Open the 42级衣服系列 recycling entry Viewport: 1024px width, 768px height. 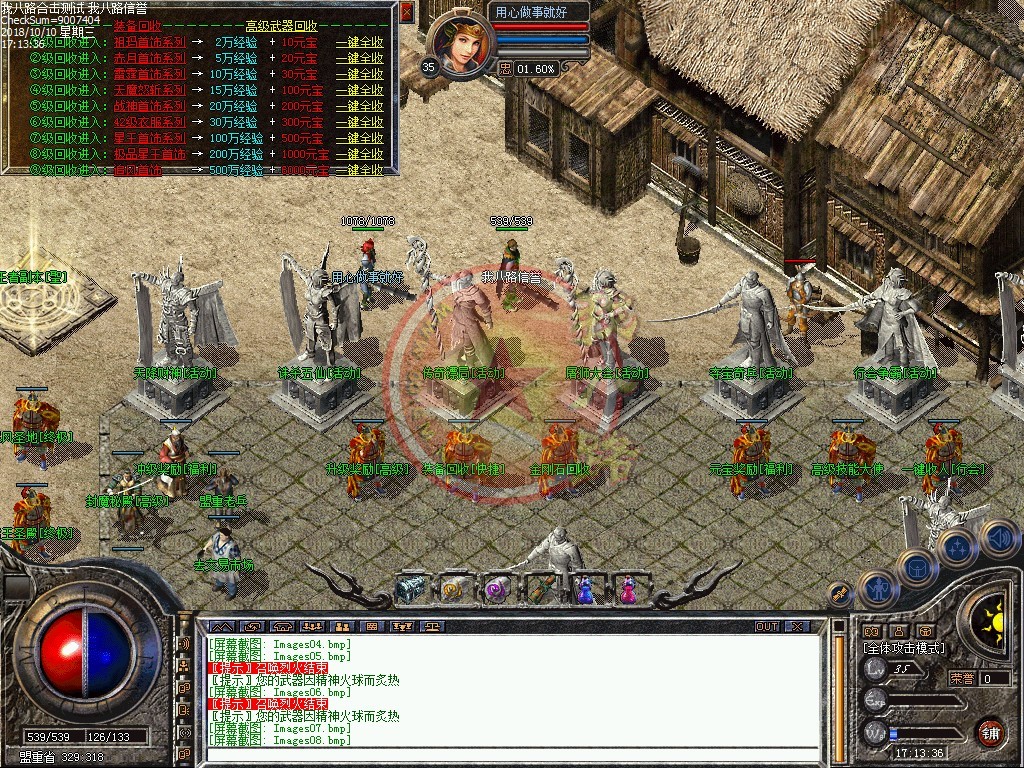pyautogui.click(x=150, y=122)
